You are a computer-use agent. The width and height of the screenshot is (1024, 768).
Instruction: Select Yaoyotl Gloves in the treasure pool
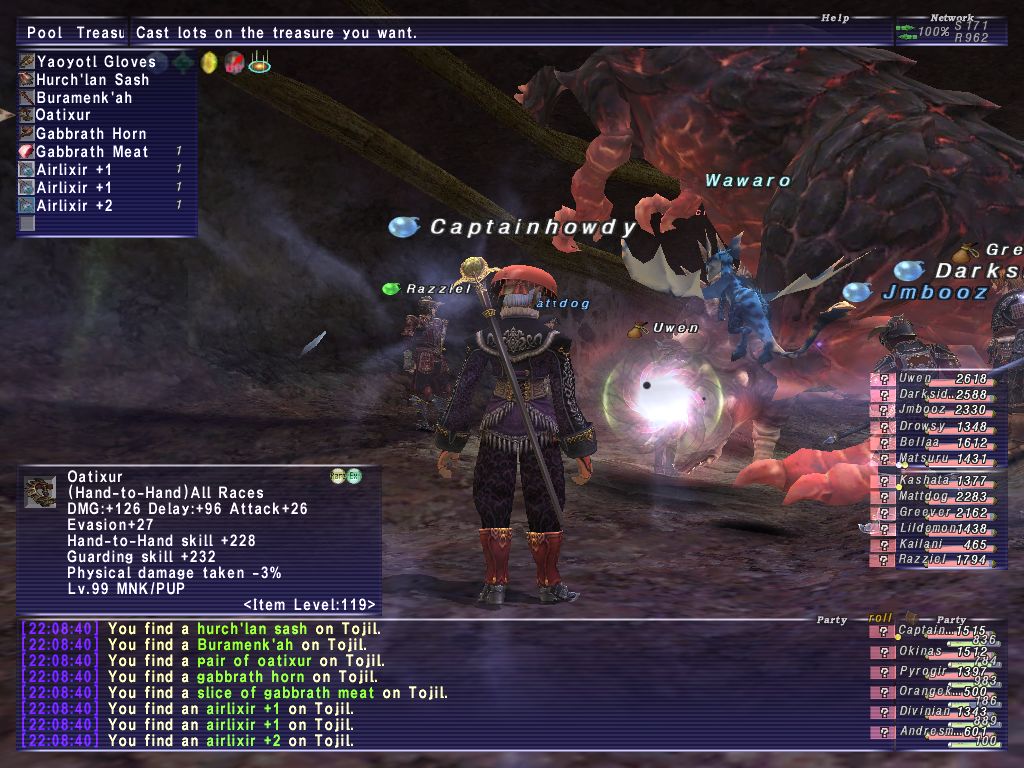[x=95, y=61]
